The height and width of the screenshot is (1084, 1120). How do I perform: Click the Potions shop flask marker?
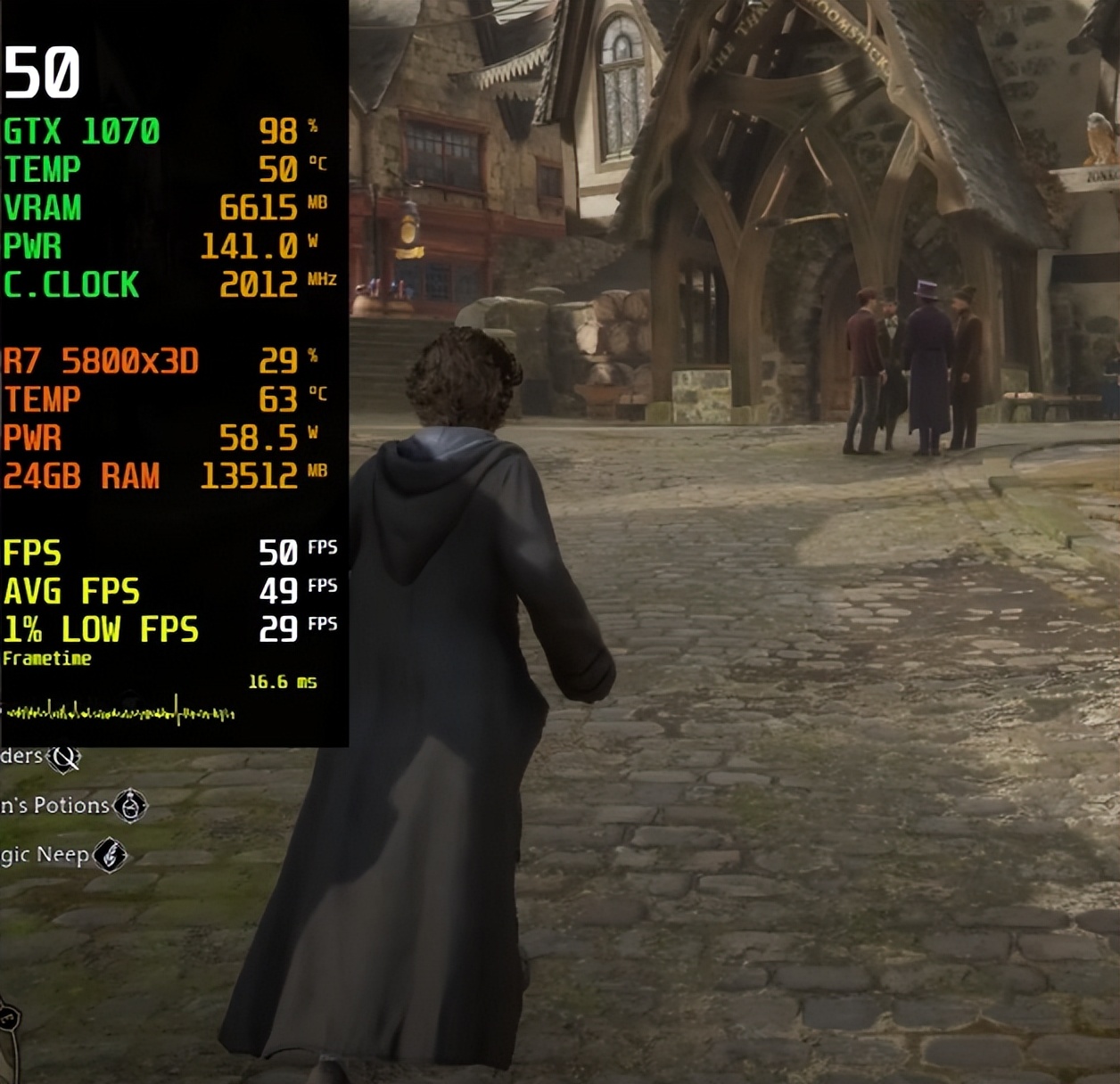pyautogui.click(x=131, y=806)
